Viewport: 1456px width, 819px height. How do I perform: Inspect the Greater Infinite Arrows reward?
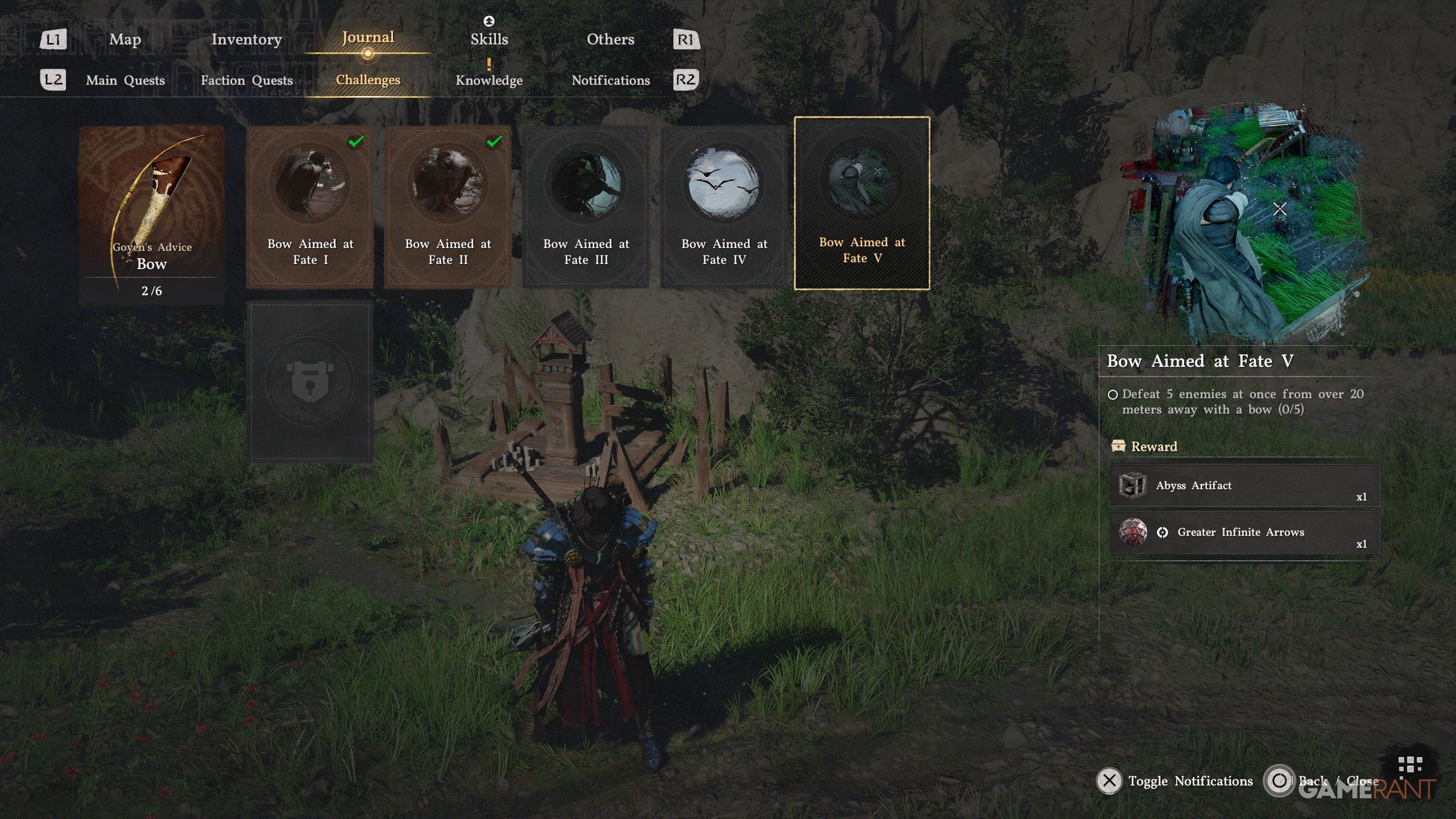1244,532
